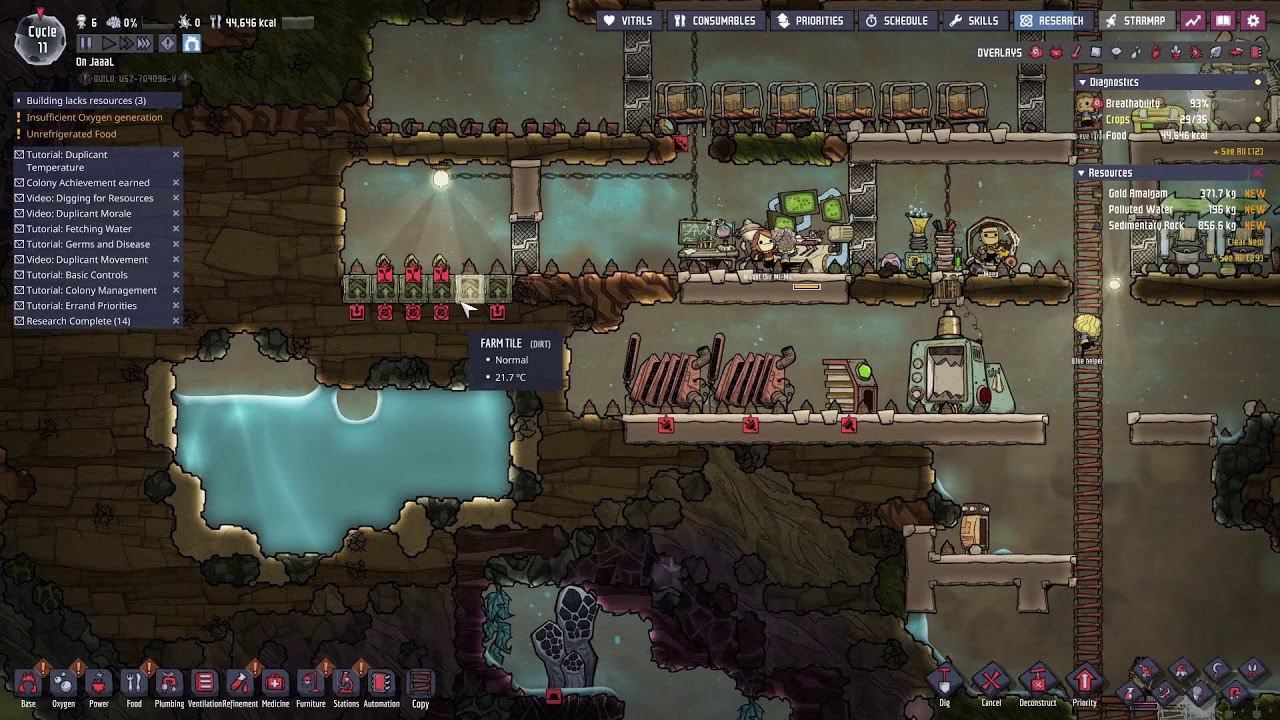
Task: Click the 'Insufficient Oxygen generation' alert
Action: coord(94,117)
